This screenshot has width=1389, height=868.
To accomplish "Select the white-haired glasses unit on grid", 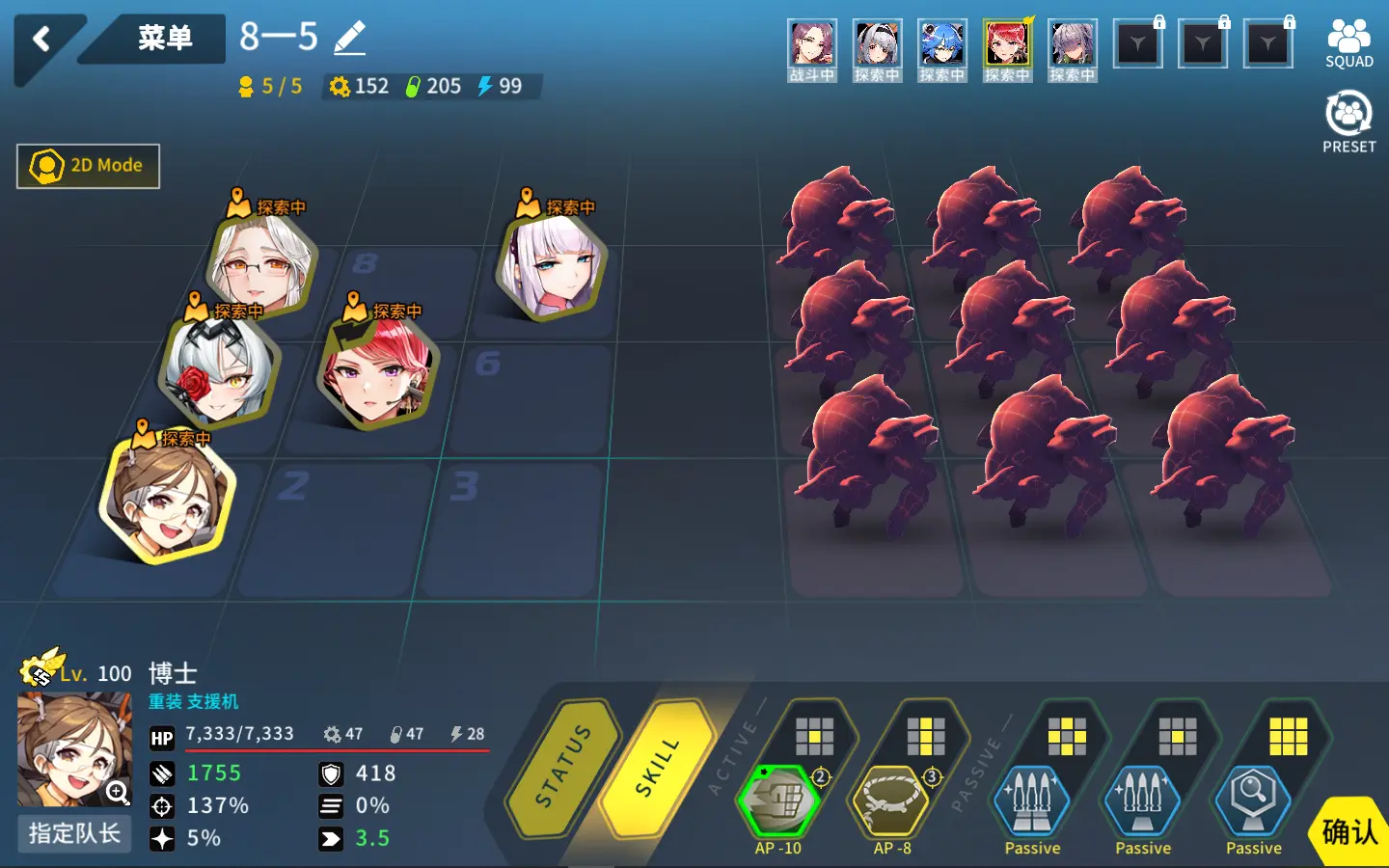I will pos(261,264).
